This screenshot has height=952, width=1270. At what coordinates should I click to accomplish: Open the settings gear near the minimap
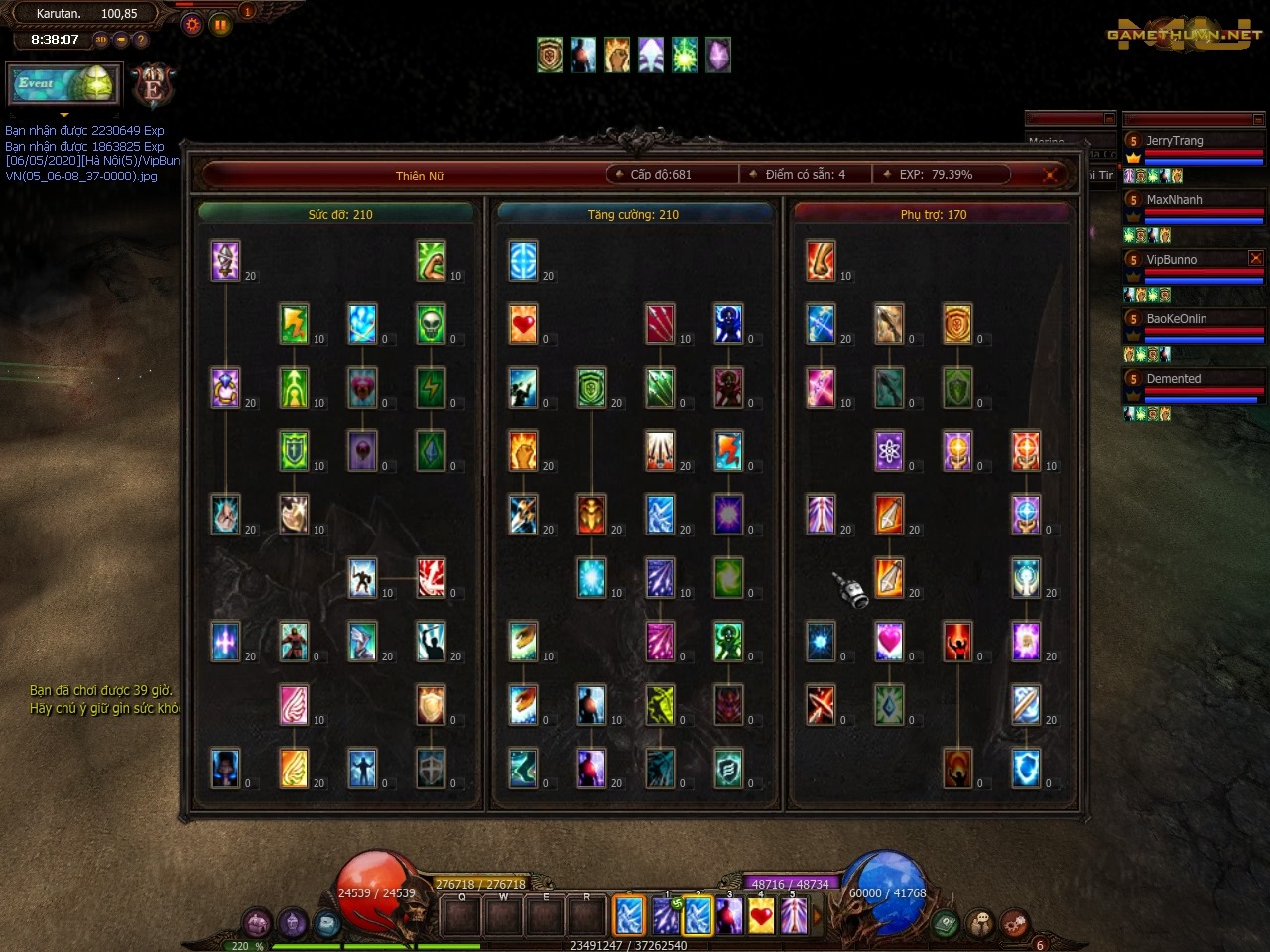[x=192, y=24]
